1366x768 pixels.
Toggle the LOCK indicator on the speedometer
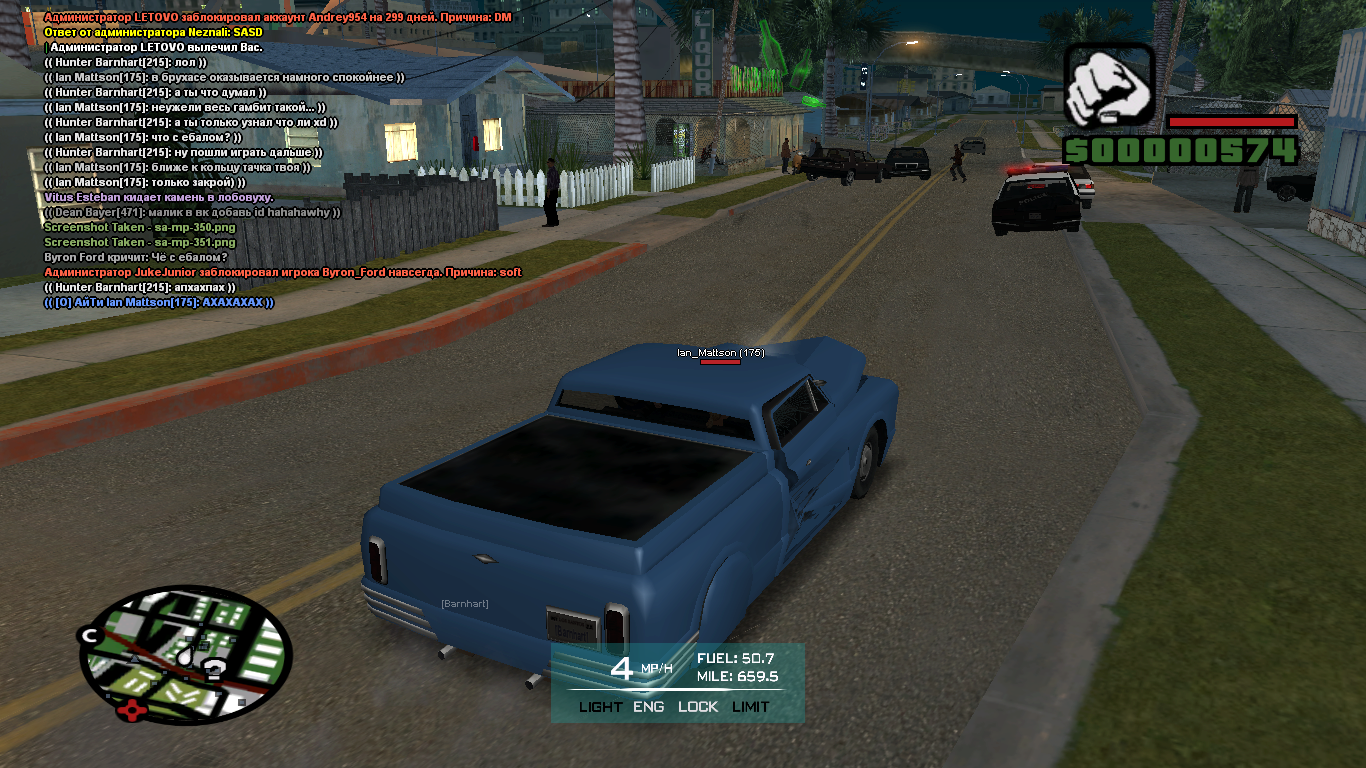click(x=698, y=707)
